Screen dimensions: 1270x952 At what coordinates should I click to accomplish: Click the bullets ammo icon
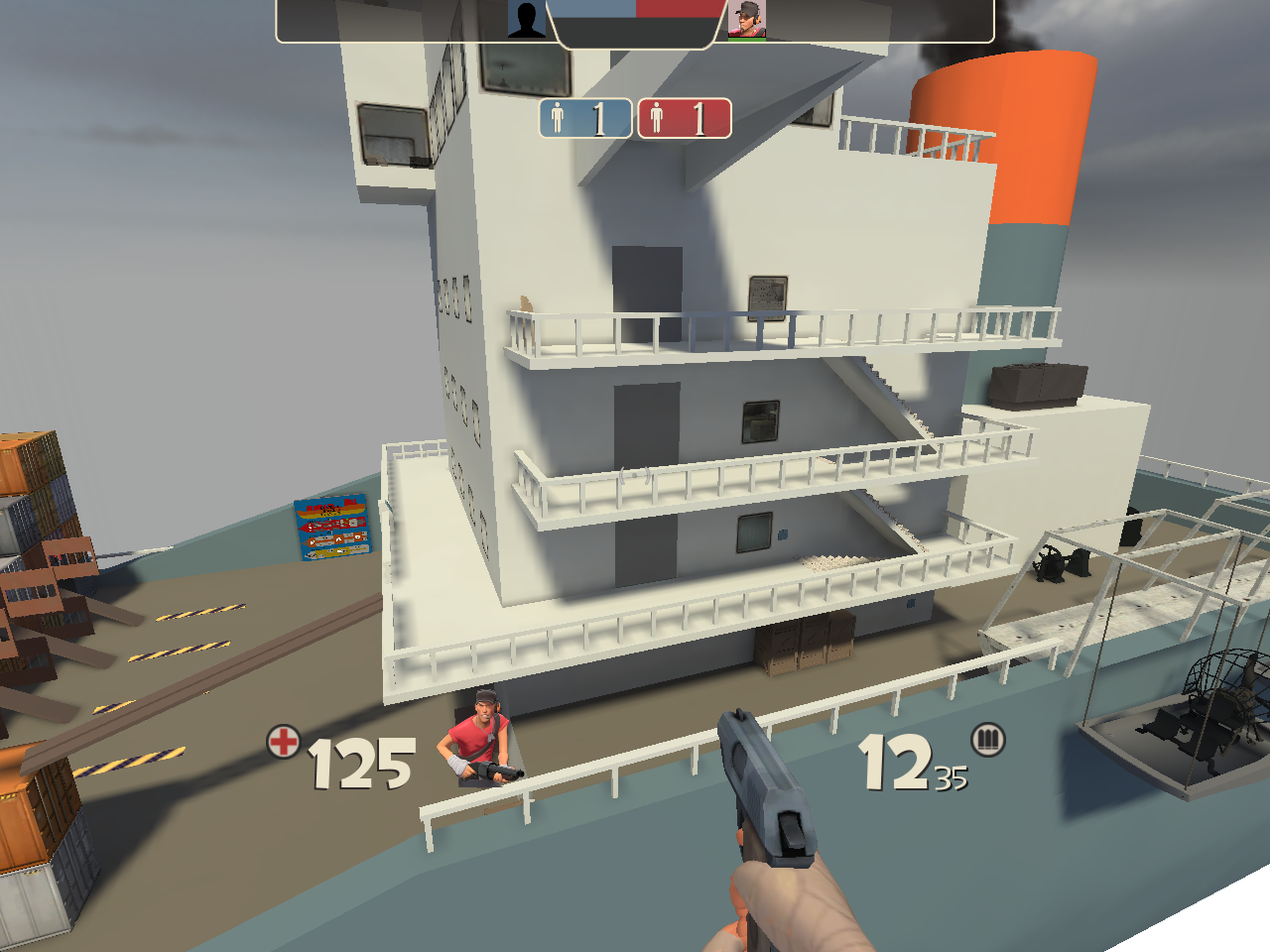[x=987, y=739]
